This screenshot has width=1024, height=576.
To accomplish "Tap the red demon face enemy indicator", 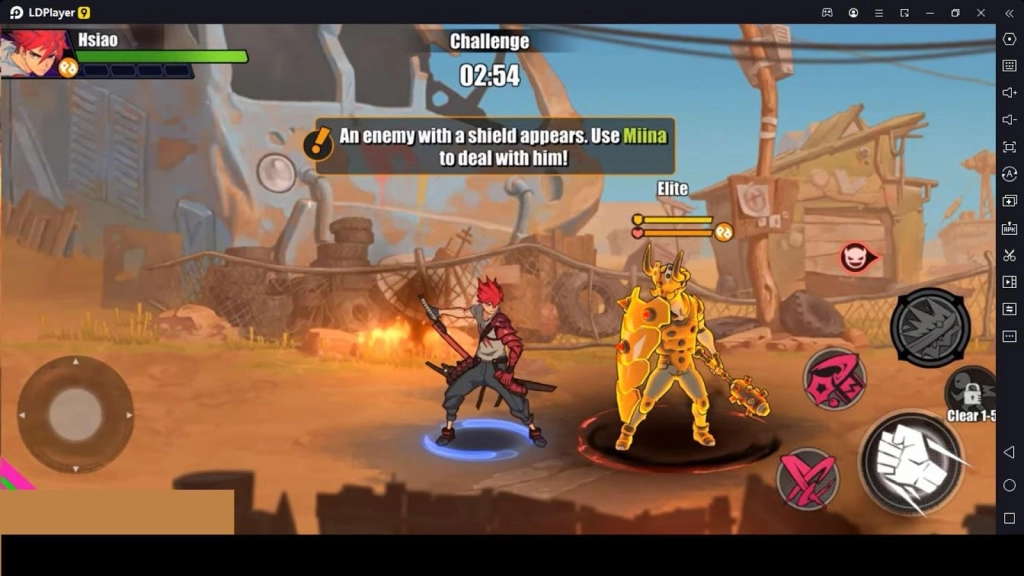I will pos(856,258).
